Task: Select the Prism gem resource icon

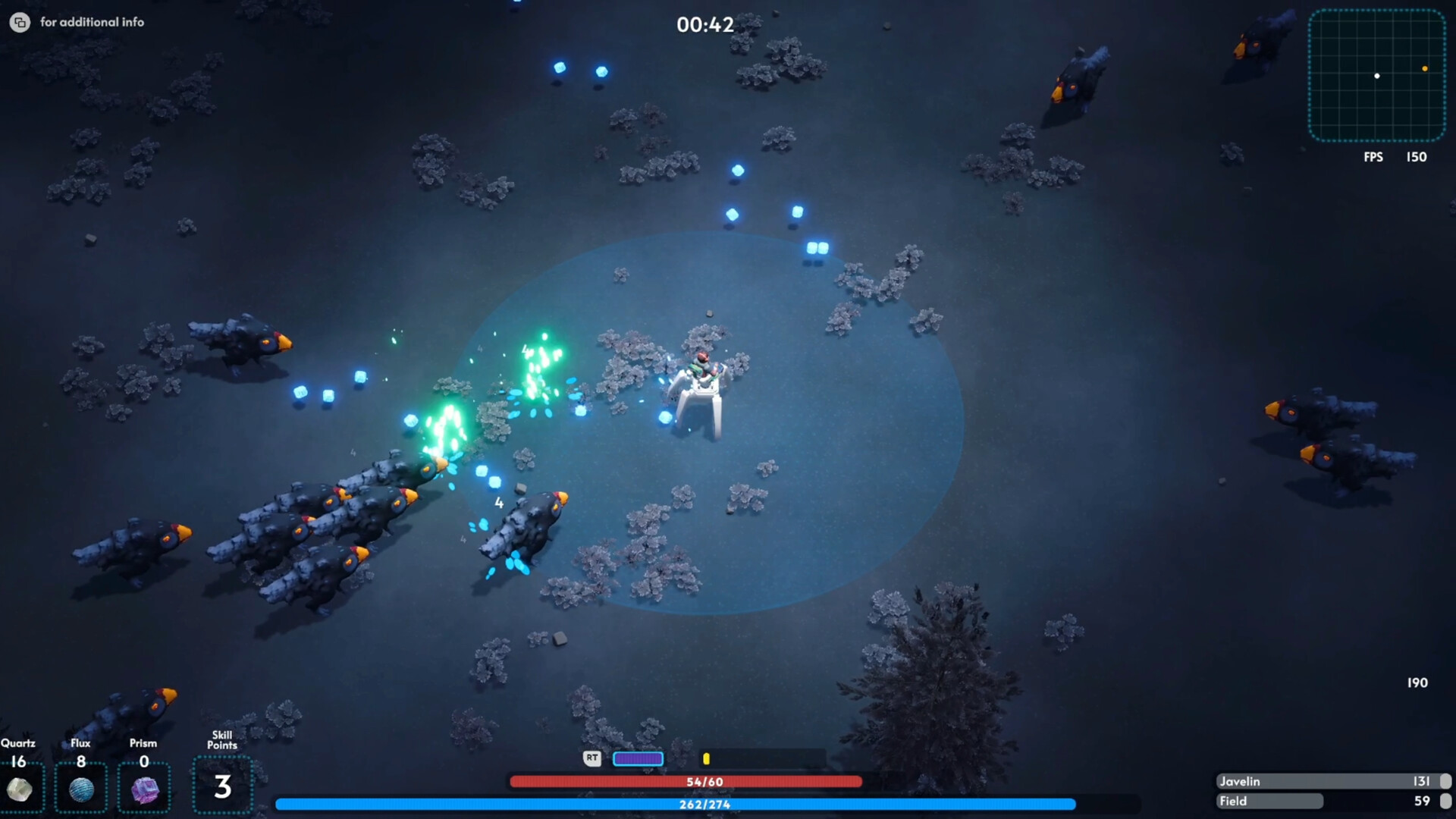Action: (143, 790)
